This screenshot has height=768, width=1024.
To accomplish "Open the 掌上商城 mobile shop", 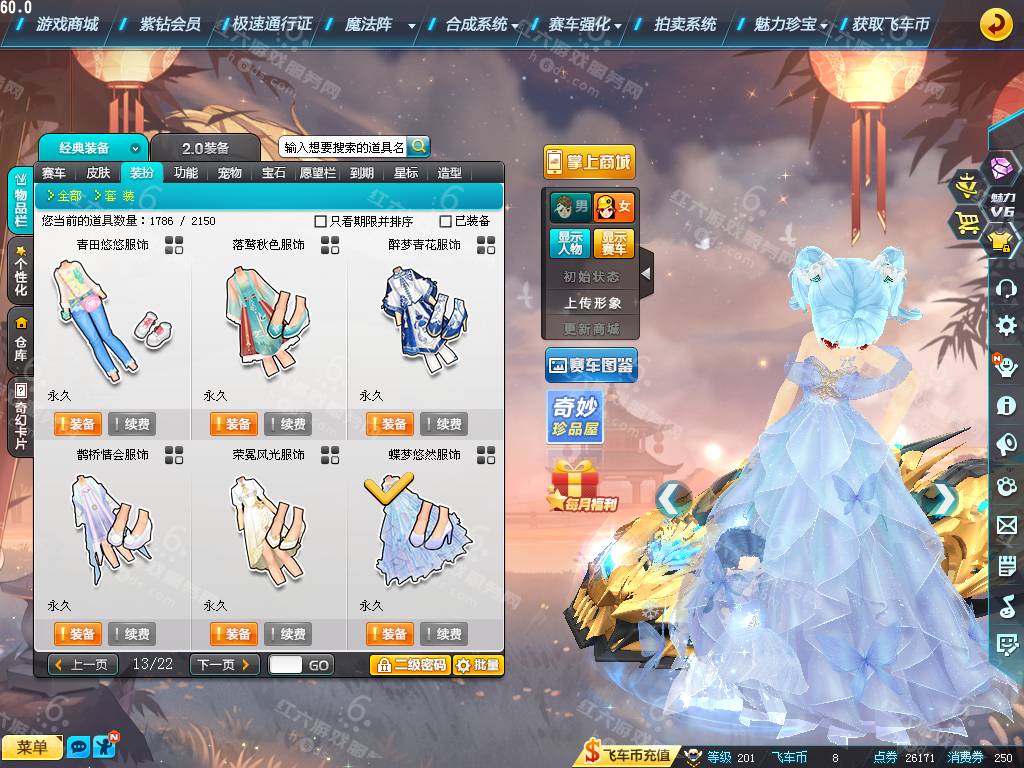I will tap(589, 162).
